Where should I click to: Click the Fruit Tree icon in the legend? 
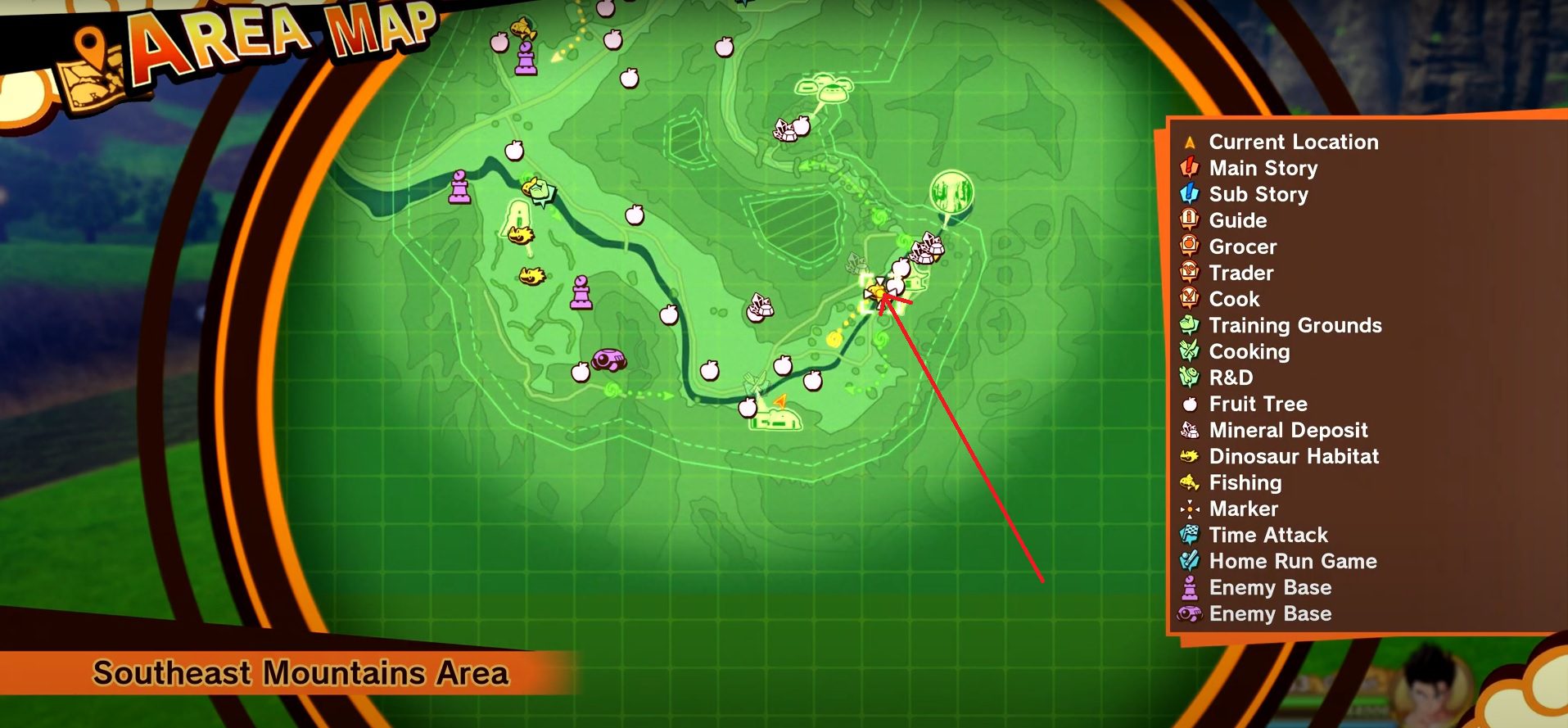(1189, 404)
